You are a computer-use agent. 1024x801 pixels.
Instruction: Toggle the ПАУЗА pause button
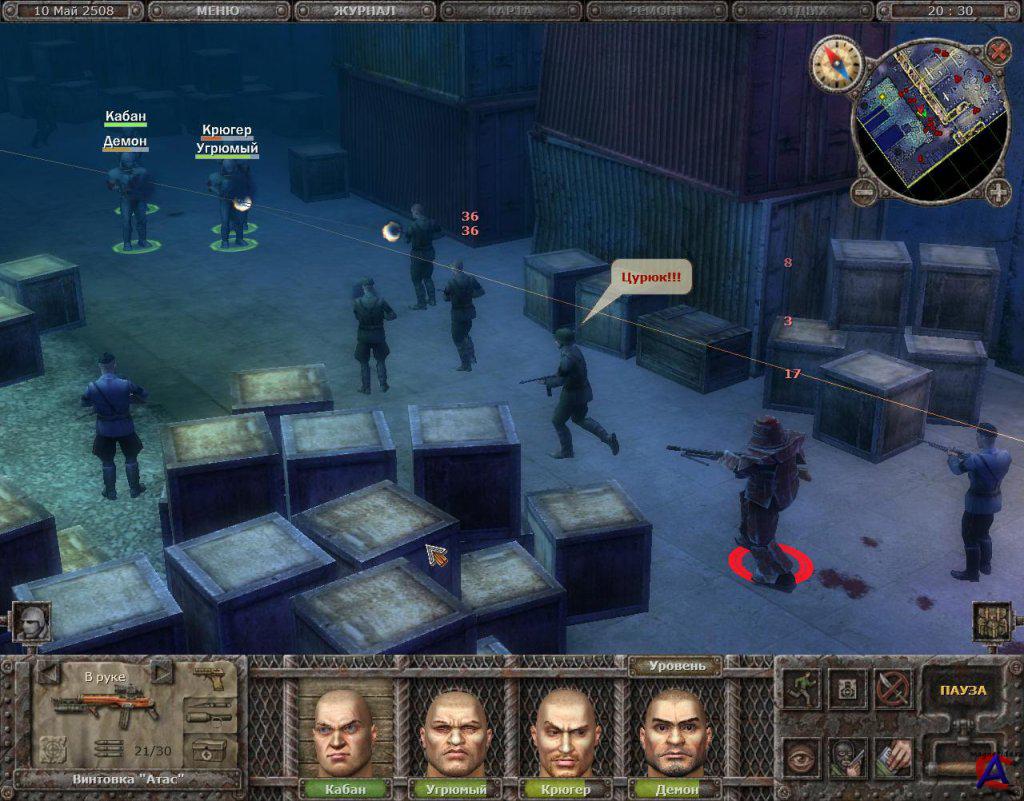coord(962,690)
